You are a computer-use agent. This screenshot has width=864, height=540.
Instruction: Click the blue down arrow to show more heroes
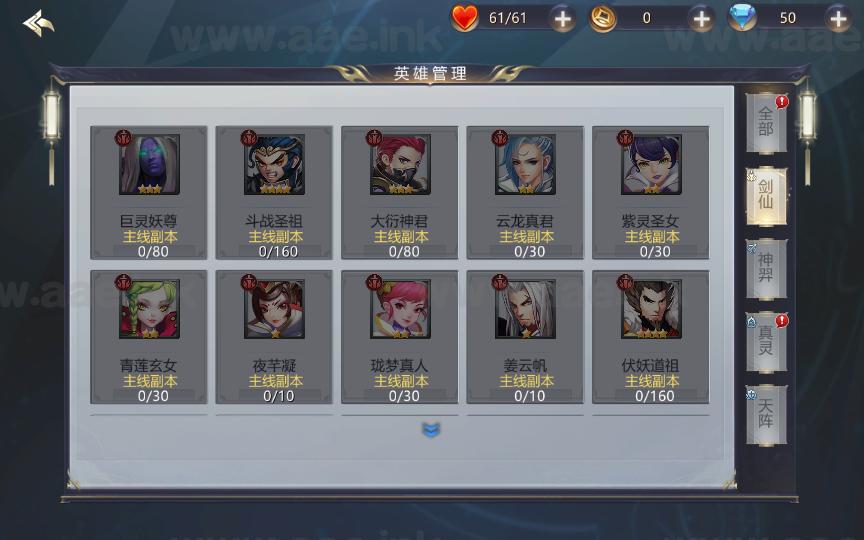(x=431, y=430)
